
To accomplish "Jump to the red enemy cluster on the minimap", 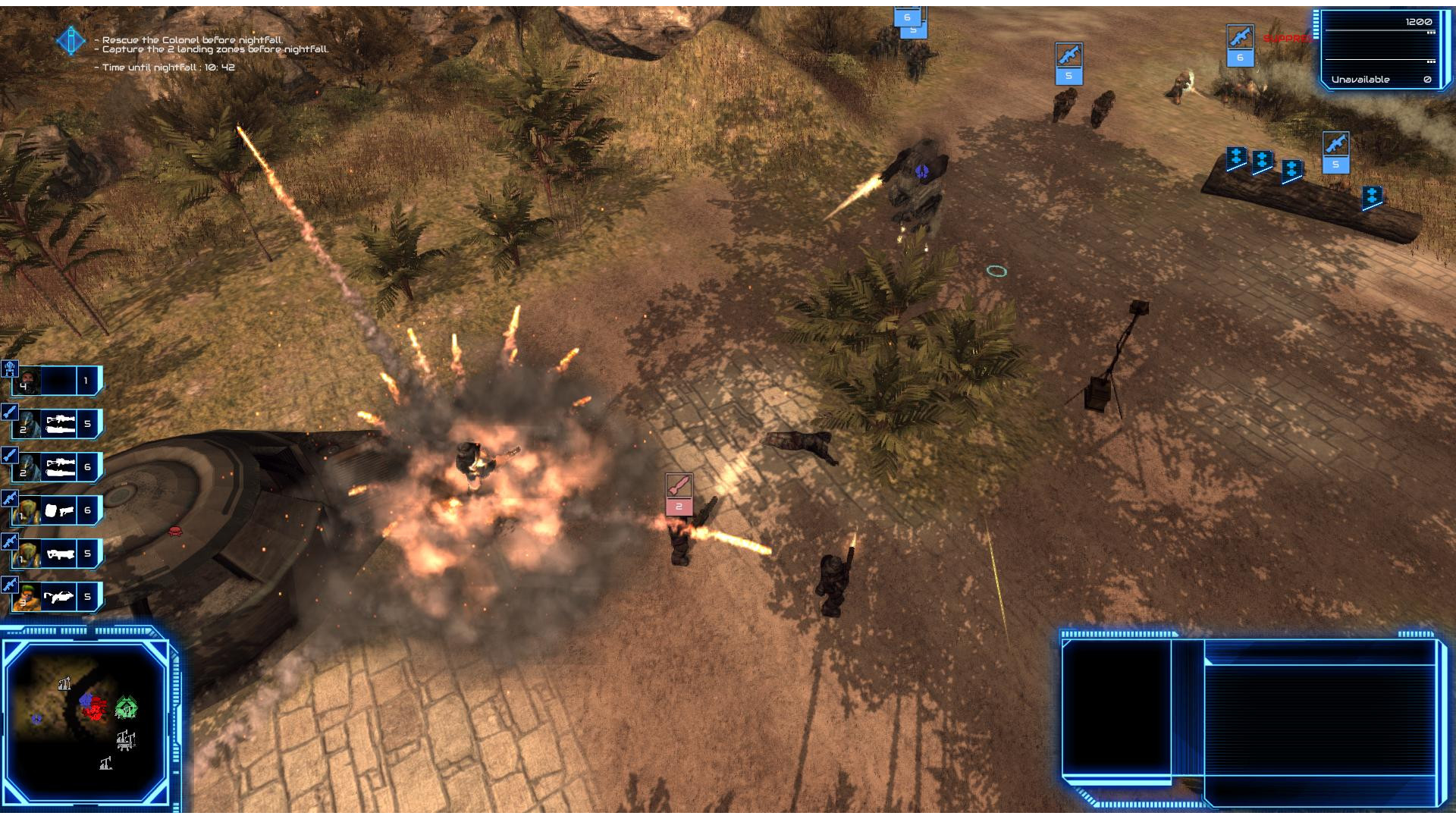I will coord(95,711).
